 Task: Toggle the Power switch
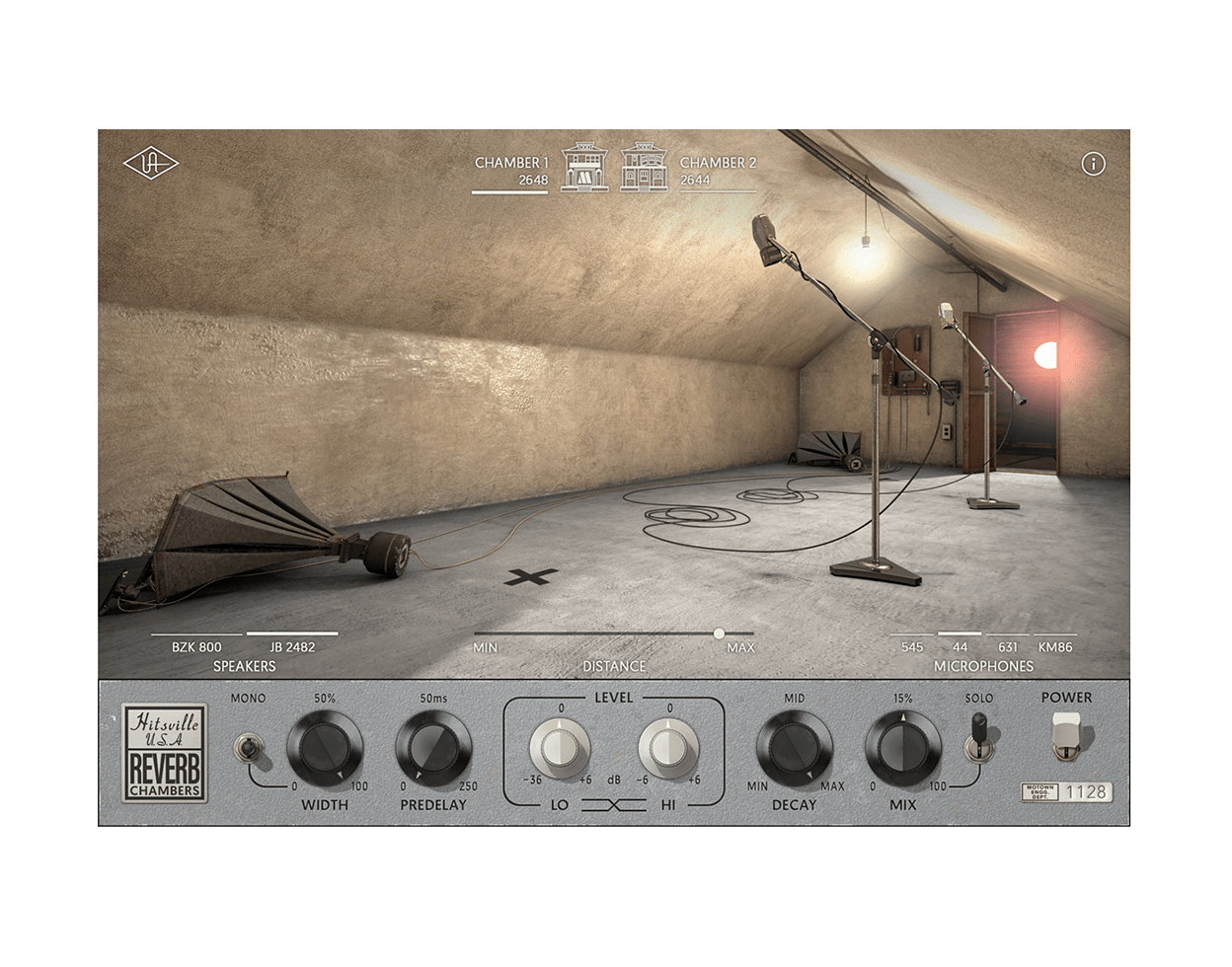(x=1066, y=735)
